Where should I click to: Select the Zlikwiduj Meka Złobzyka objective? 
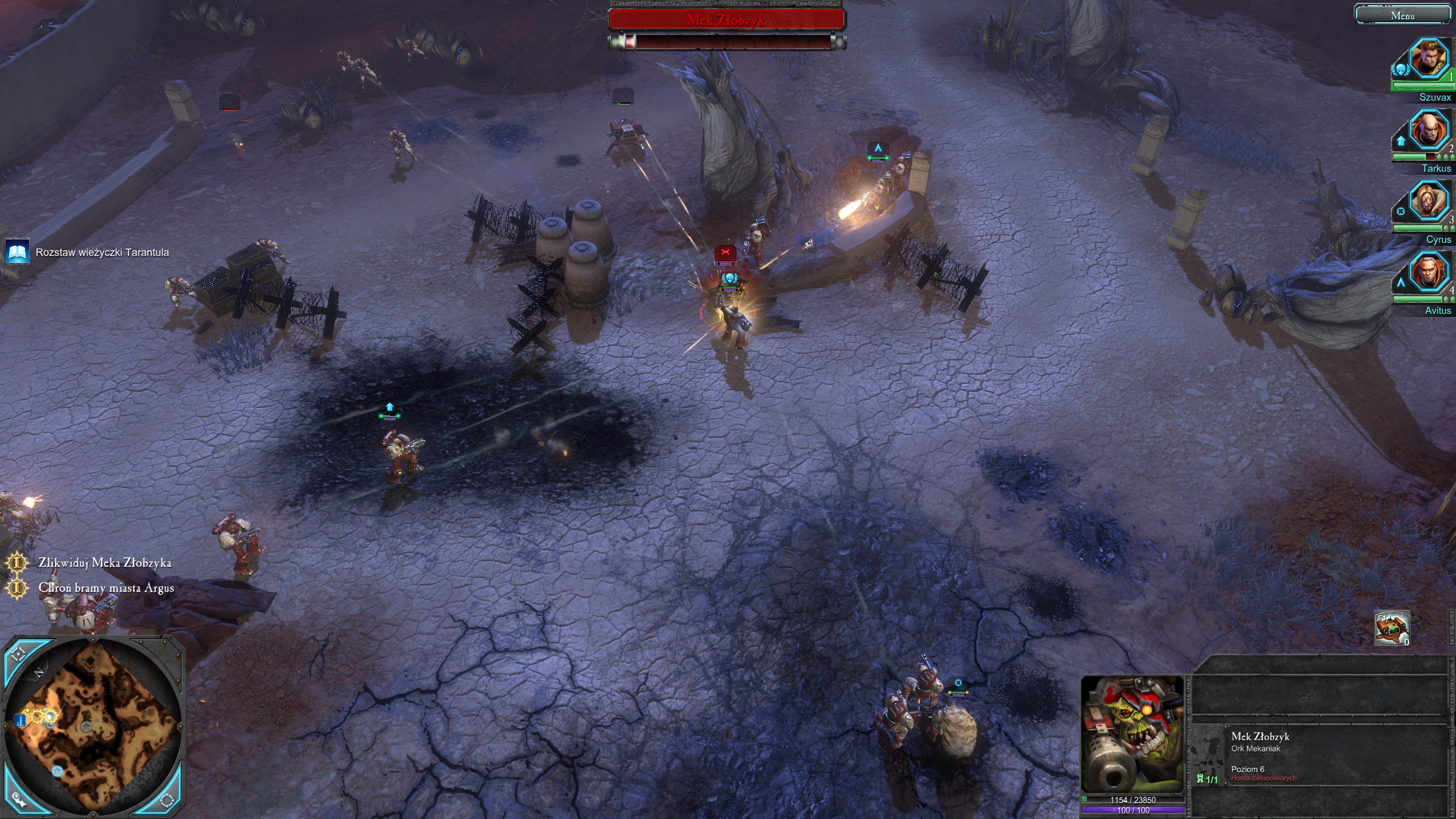[x=105, y=562]
